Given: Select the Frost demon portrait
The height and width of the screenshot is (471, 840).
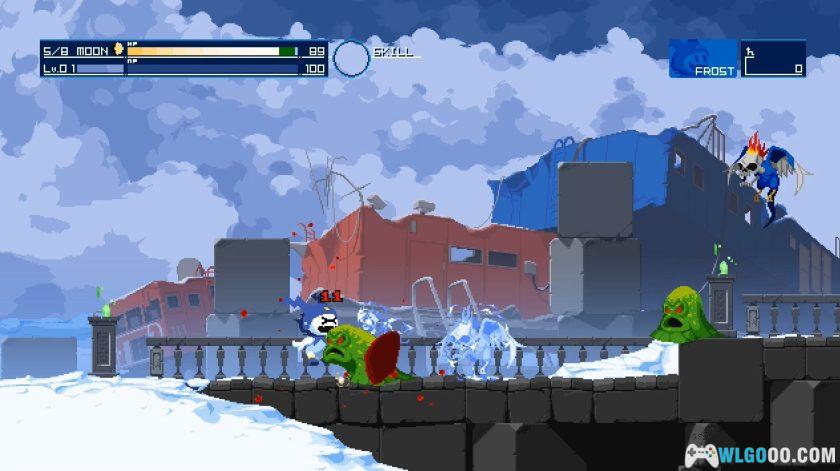Looking at the screenshot, I should pos(703,58).
